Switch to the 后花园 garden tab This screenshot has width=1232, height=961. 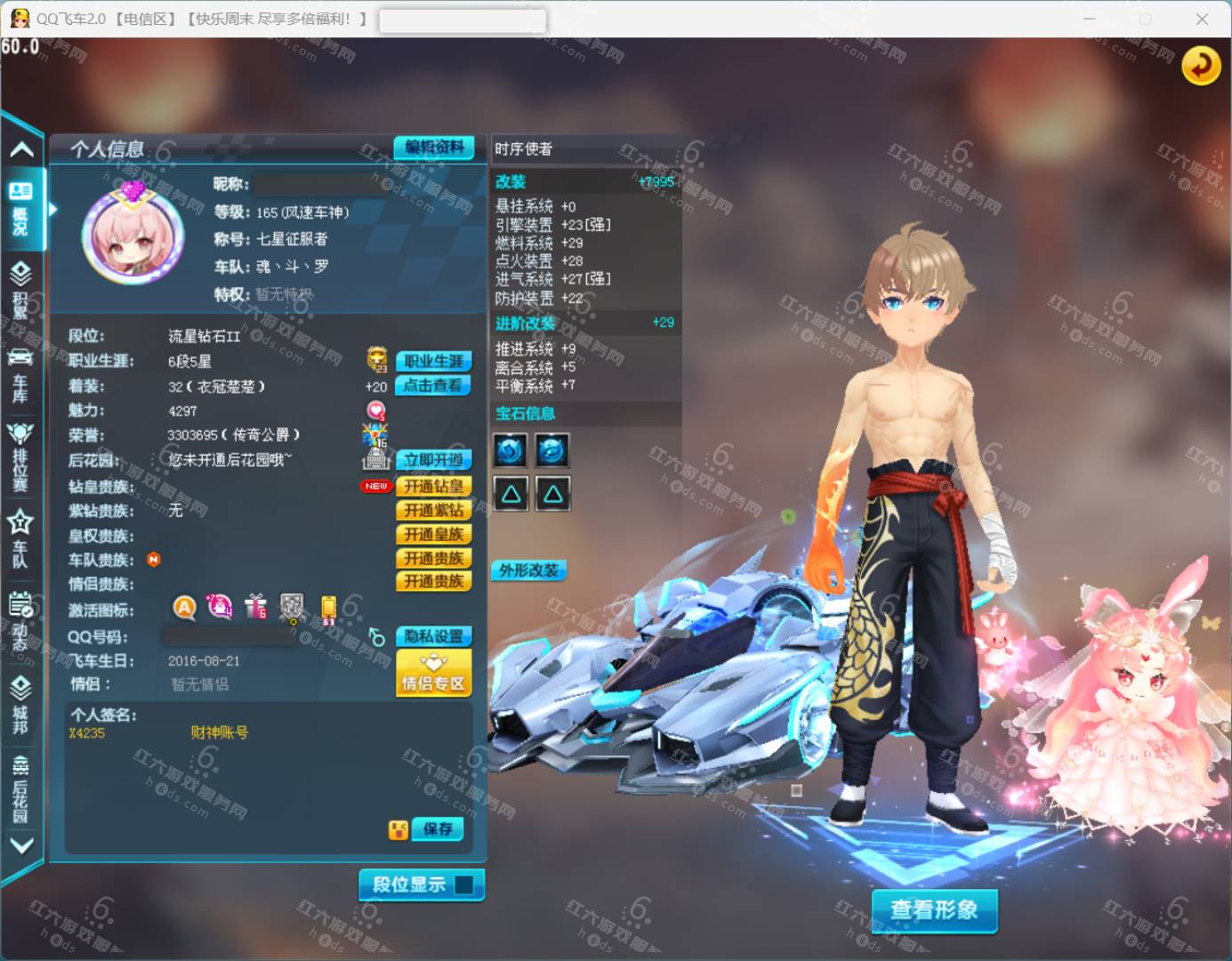20,790
